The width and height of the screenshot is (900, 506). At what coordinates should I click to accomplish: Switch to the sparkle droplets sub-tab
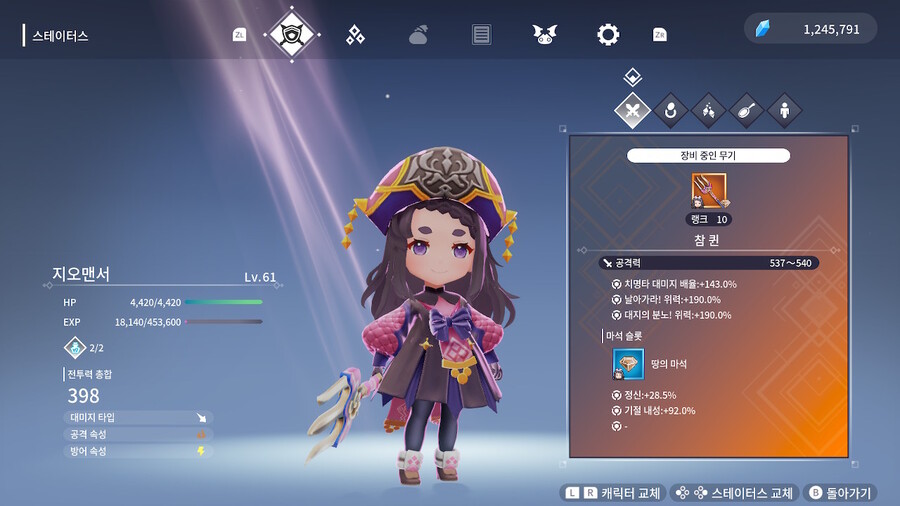coord(708,110)
